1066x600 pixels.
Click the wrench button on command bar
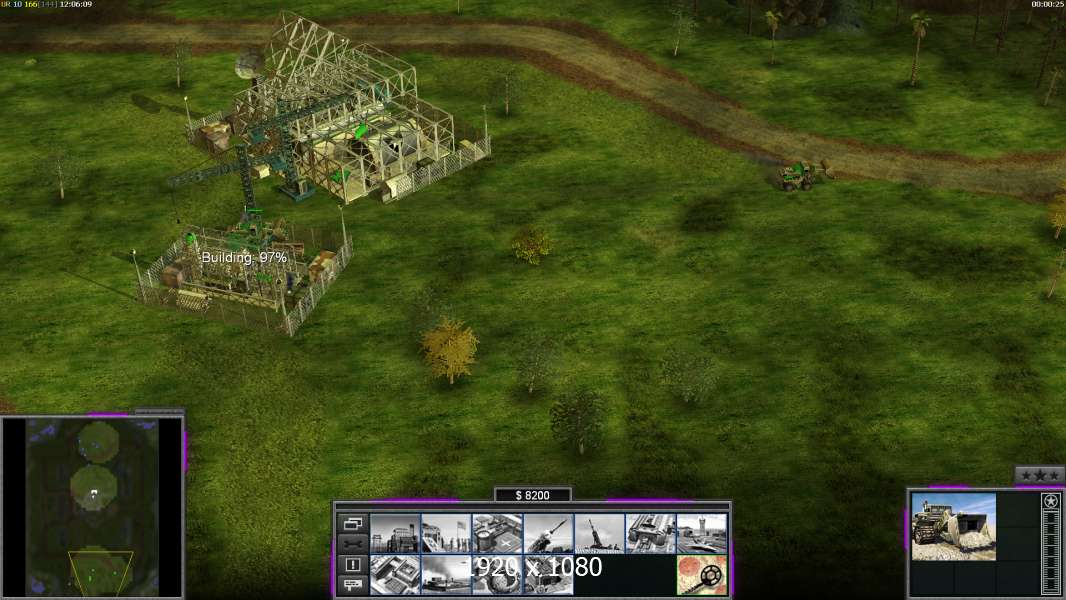(353, 543)
